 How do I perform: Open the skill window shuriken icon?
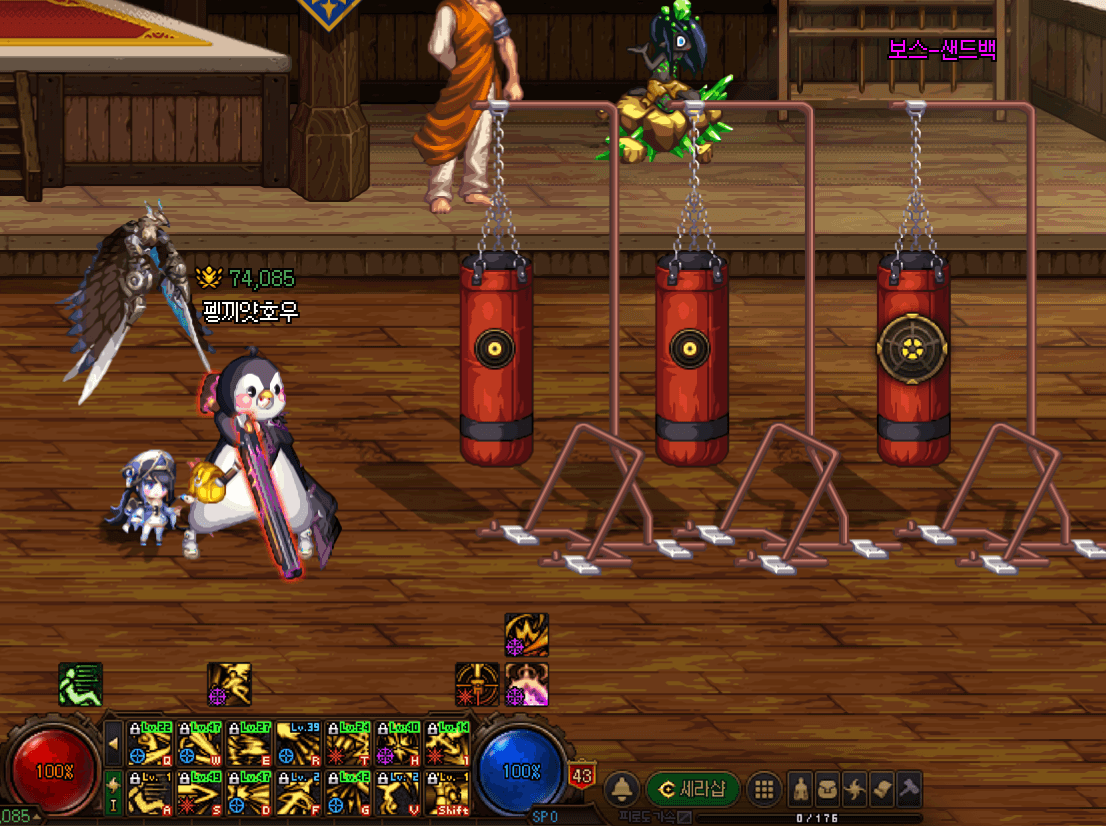coord(855,789)
